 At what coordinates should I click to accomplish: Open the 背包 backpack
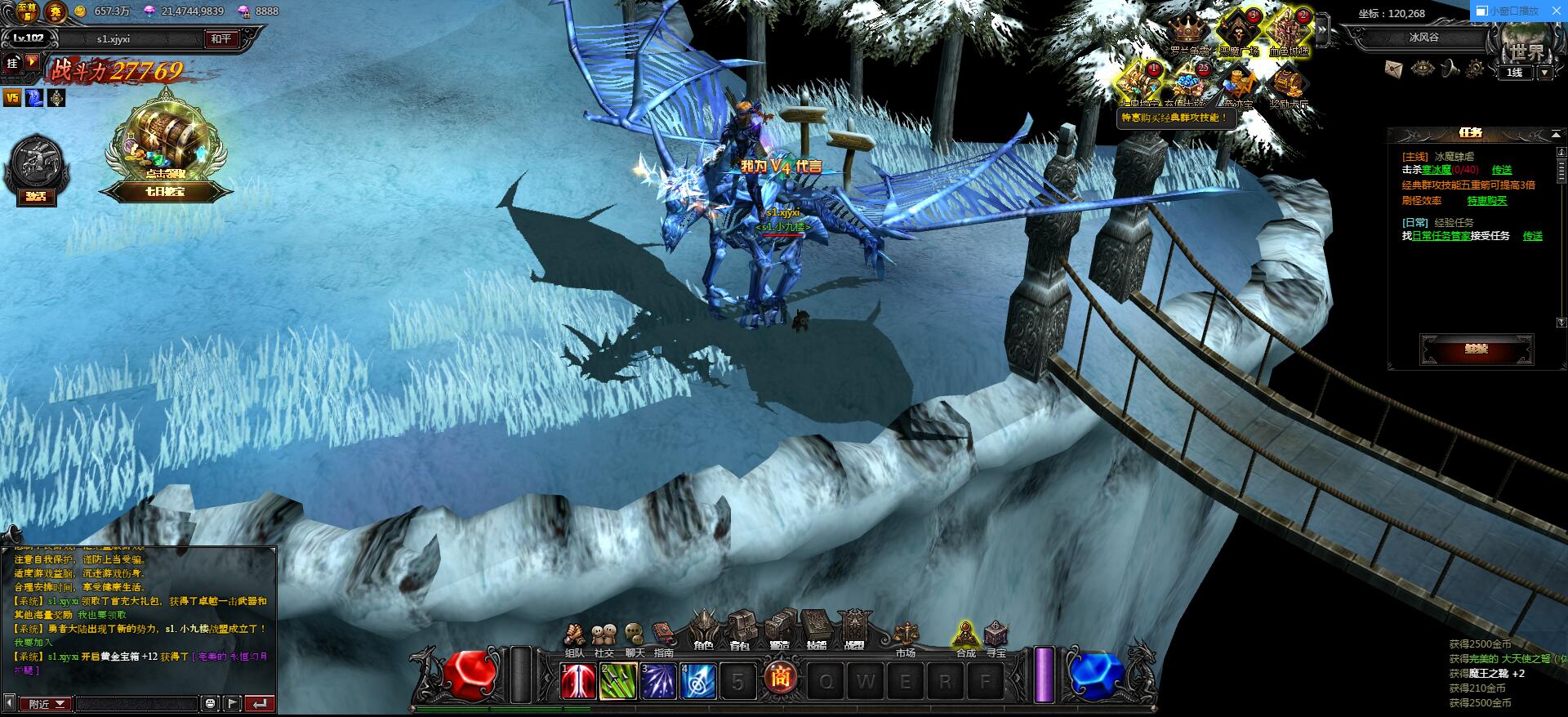point(740,631)
